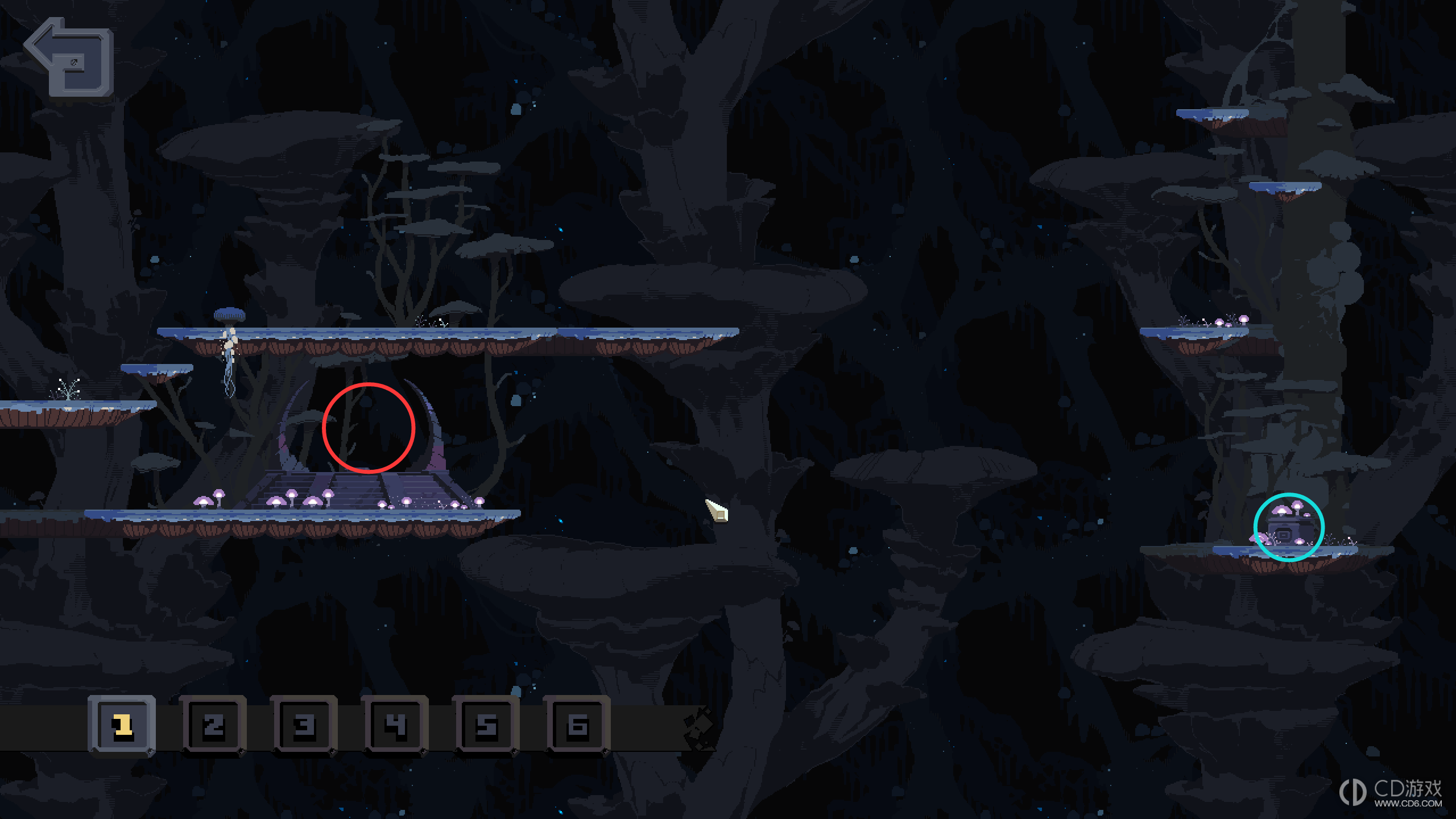
Task: Go to page tab 5
Action: coord(486,726)
